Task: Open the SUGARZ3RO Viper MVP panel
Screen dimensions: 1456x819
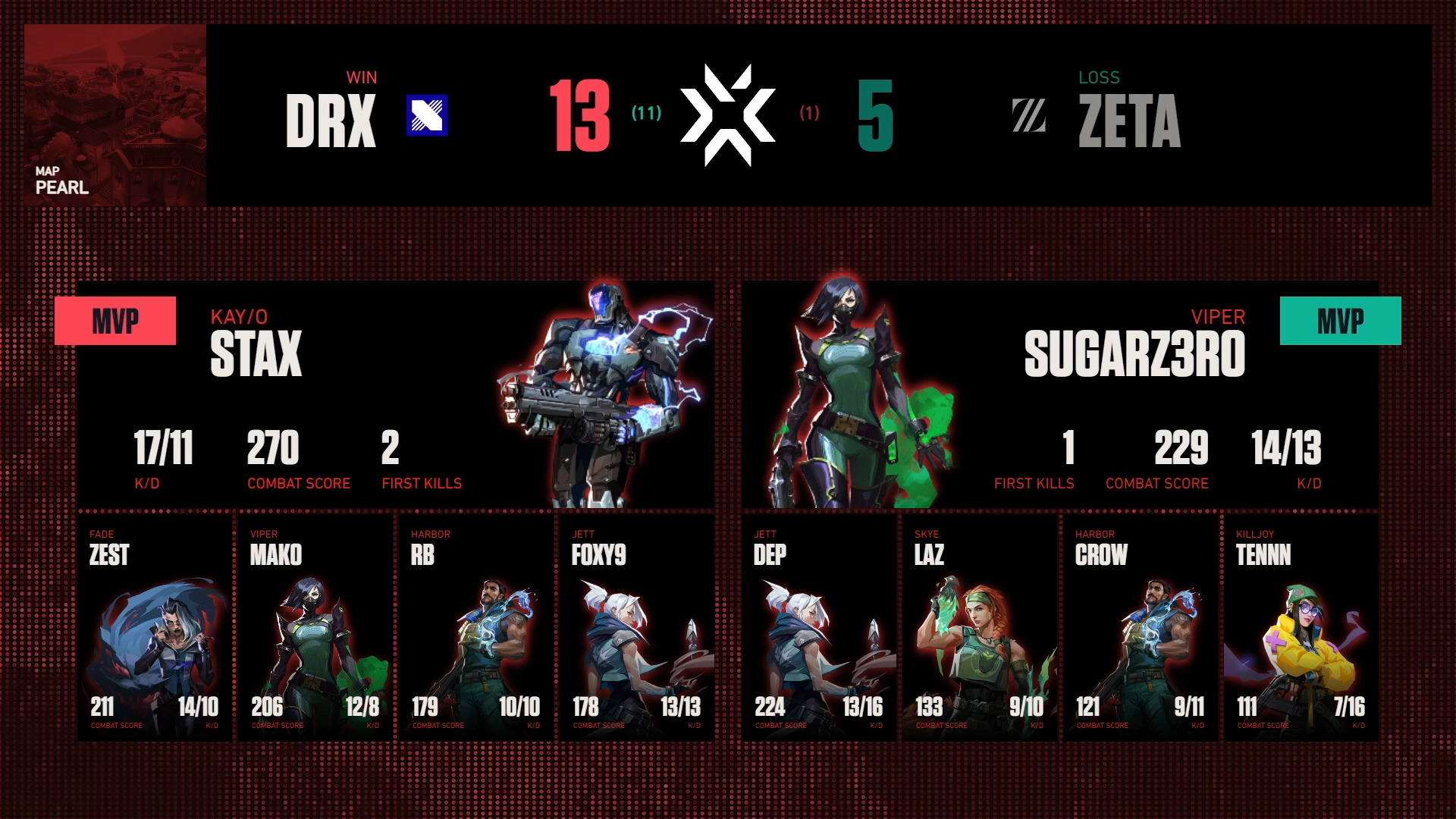Action: pos(1060,394)
